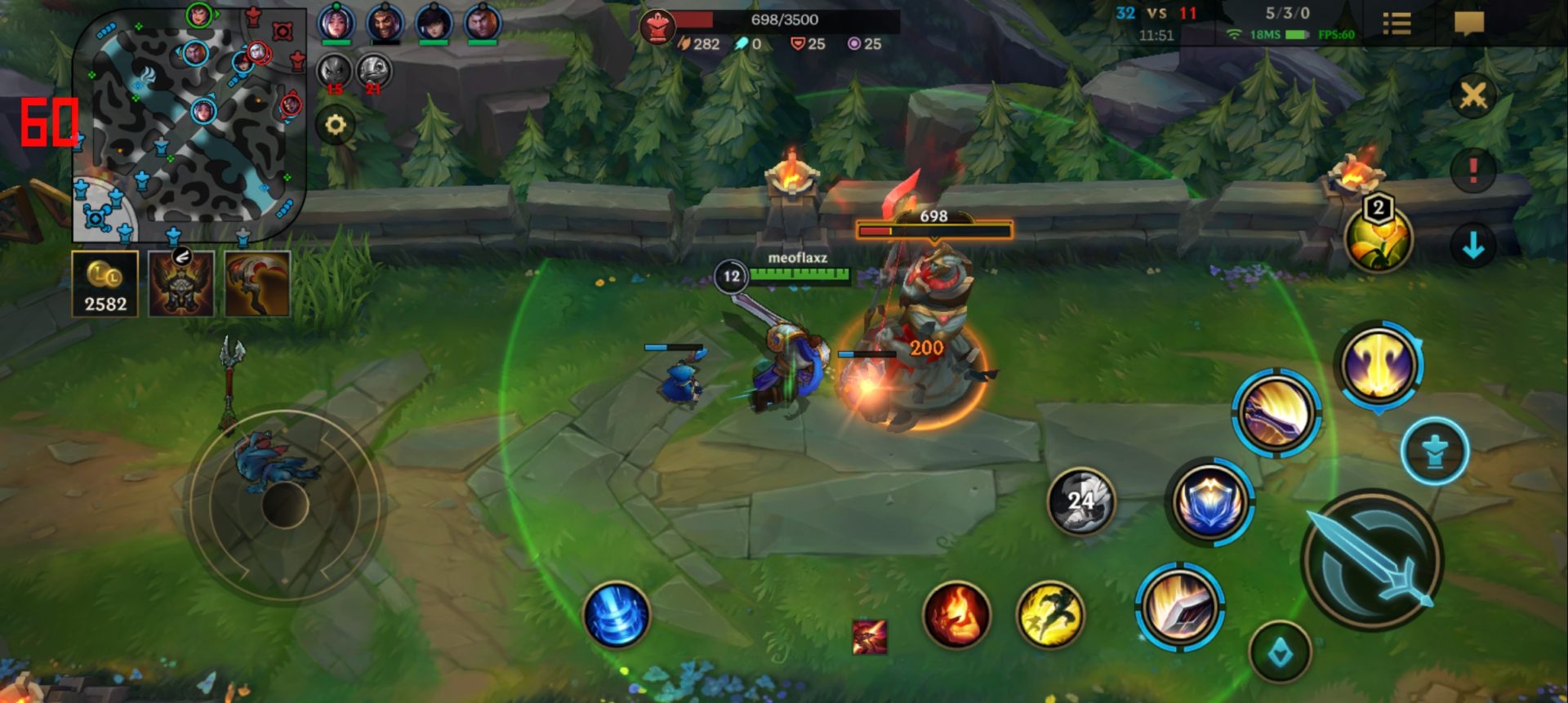Open the minimap

[189, 124]
